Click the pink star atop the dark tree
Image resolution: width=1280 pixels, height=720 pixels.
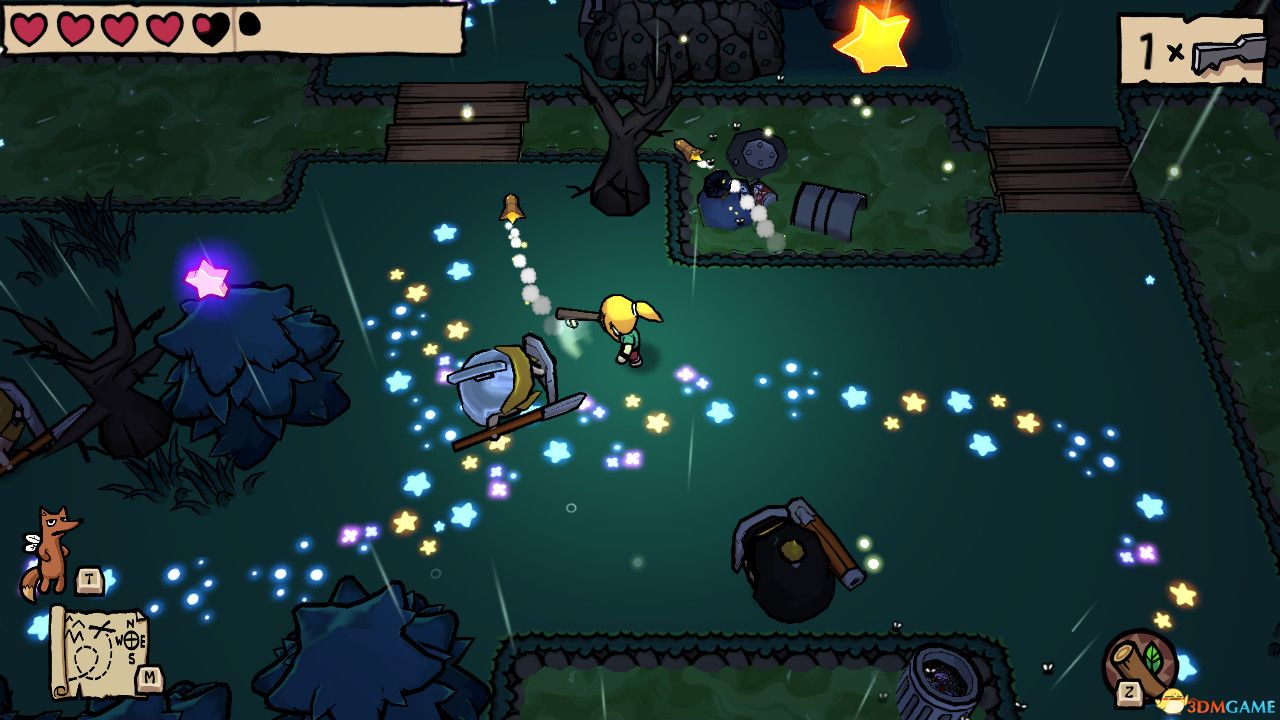coord(207,279)
